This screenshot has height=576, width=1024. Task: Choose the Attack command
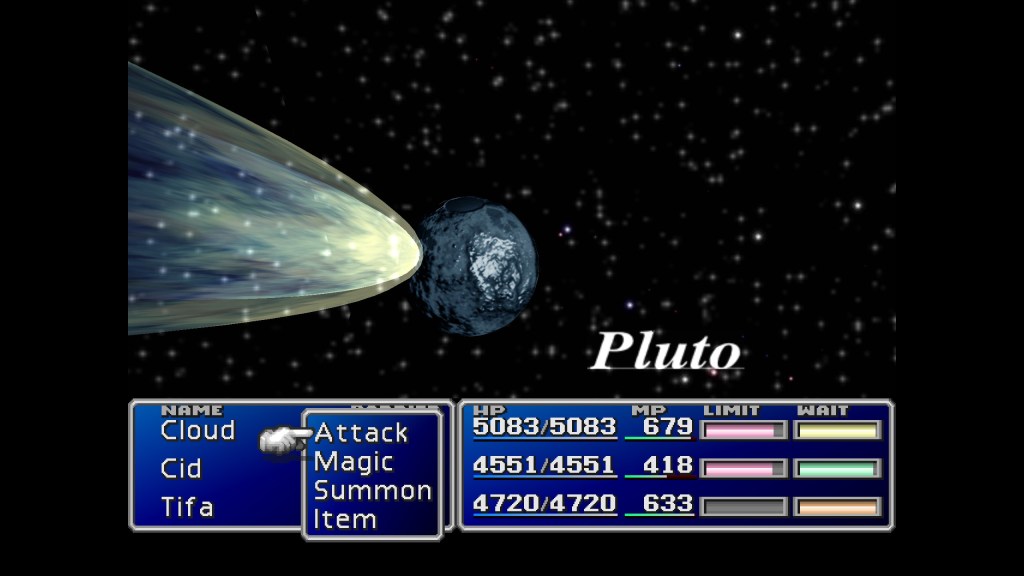(361, 433)
